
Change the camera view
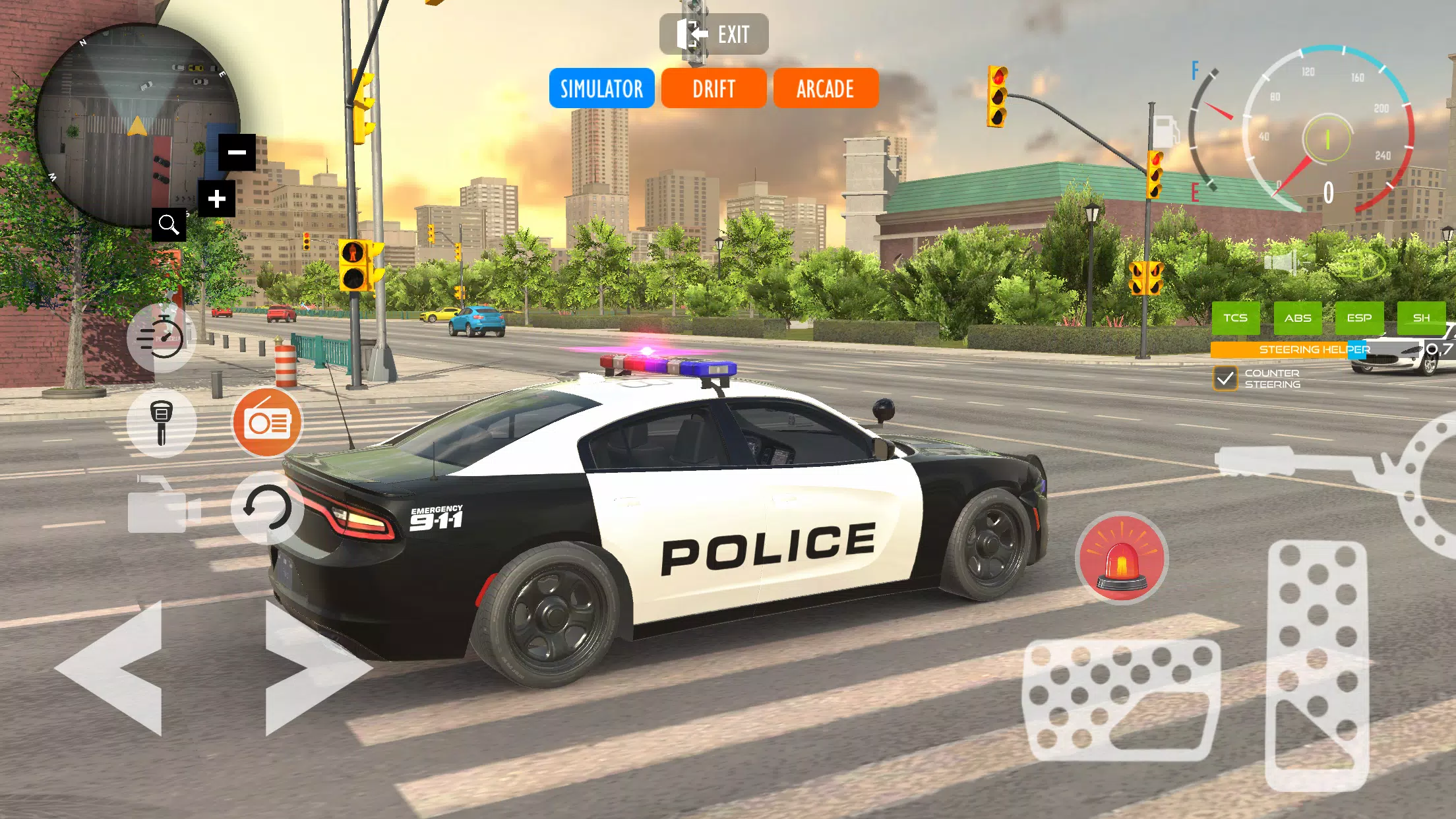click(x=162, y=507)
